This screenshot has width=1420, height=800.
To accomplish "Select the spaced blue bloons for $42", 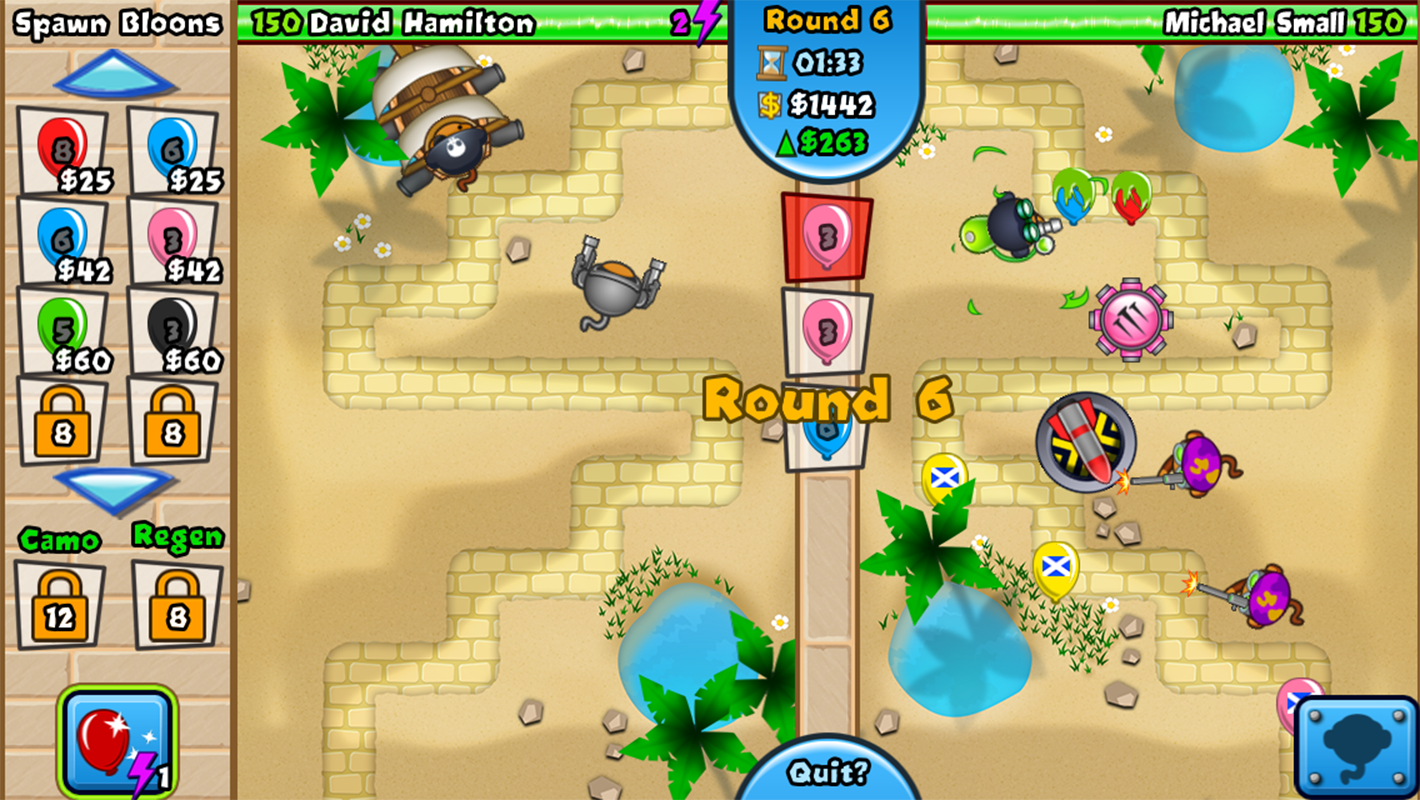I will (60, 240).
